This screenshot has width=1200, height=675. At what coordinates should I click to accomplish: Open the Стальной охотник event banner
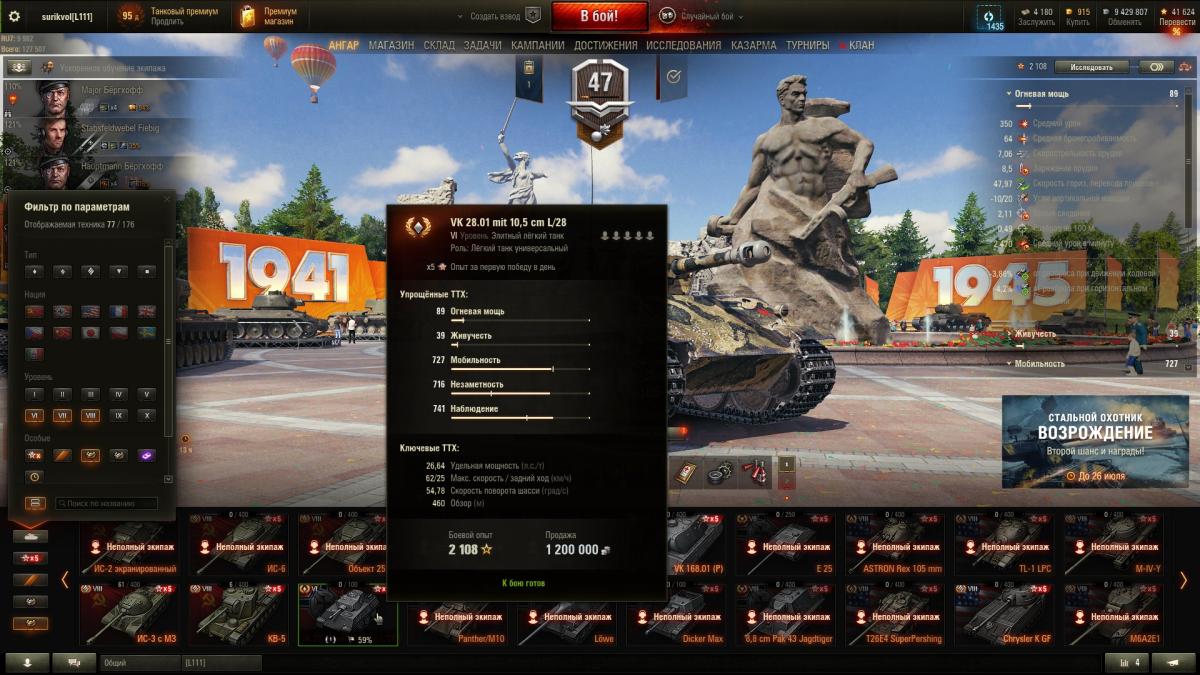pyautogui.click(x=1093, y=440)
